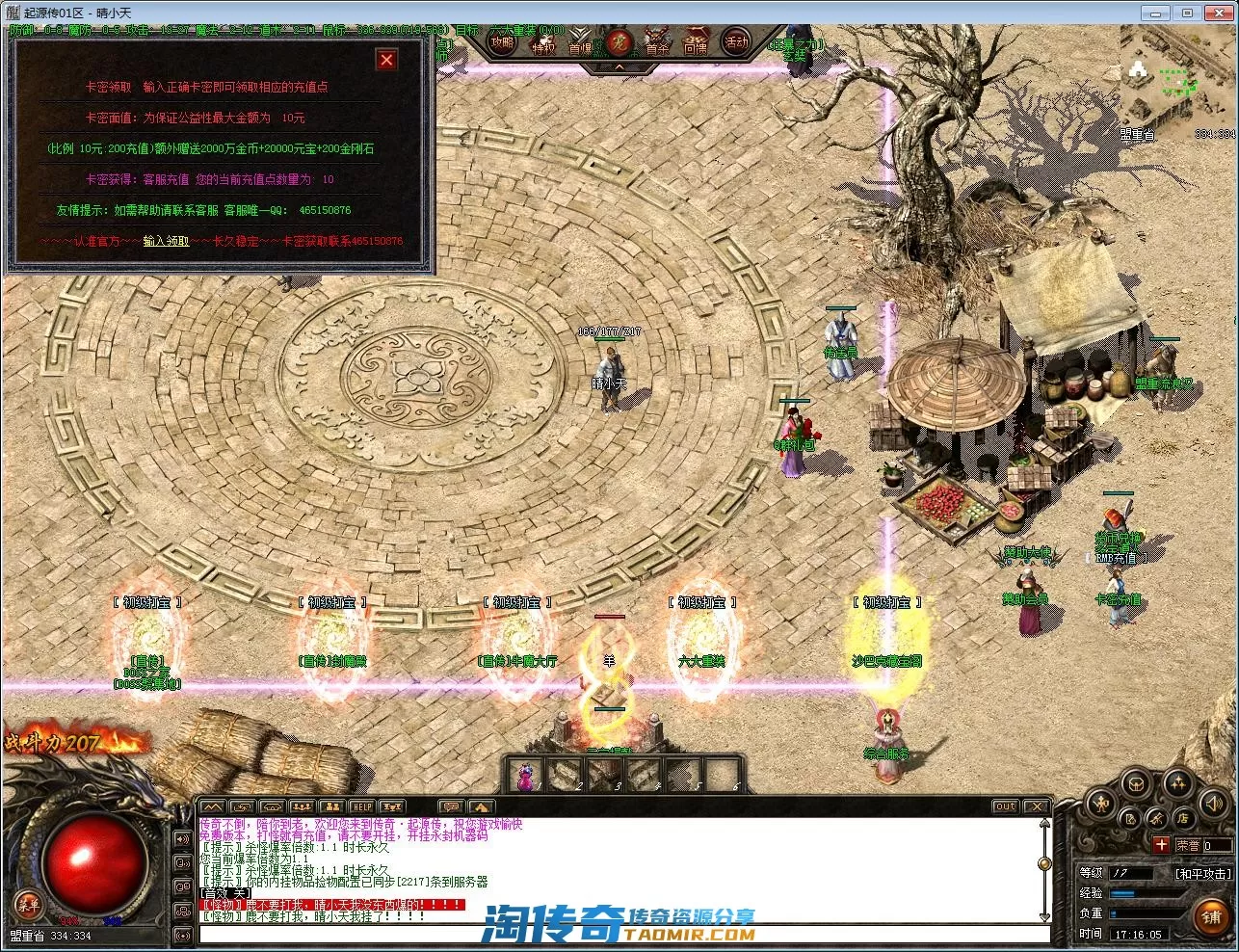The width and height of the screenshot is (1239, 952).
Task: Open the 铺 shop button
Action: click(x=1211, y=917)
